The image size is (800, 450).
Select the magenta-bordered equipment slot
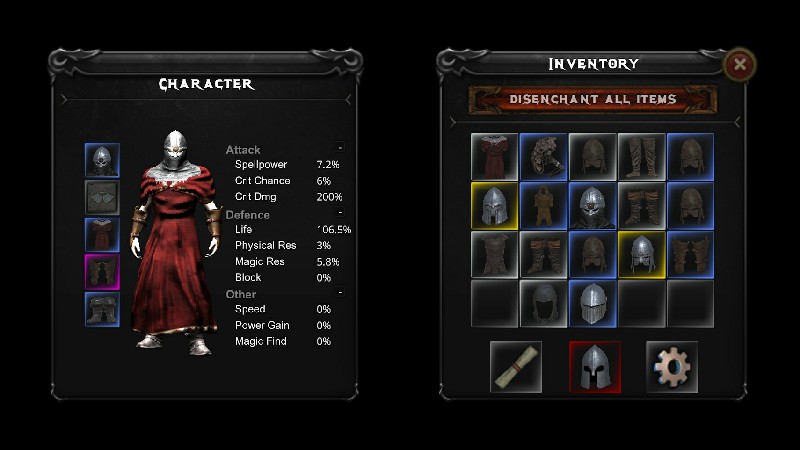pos(102,272)
